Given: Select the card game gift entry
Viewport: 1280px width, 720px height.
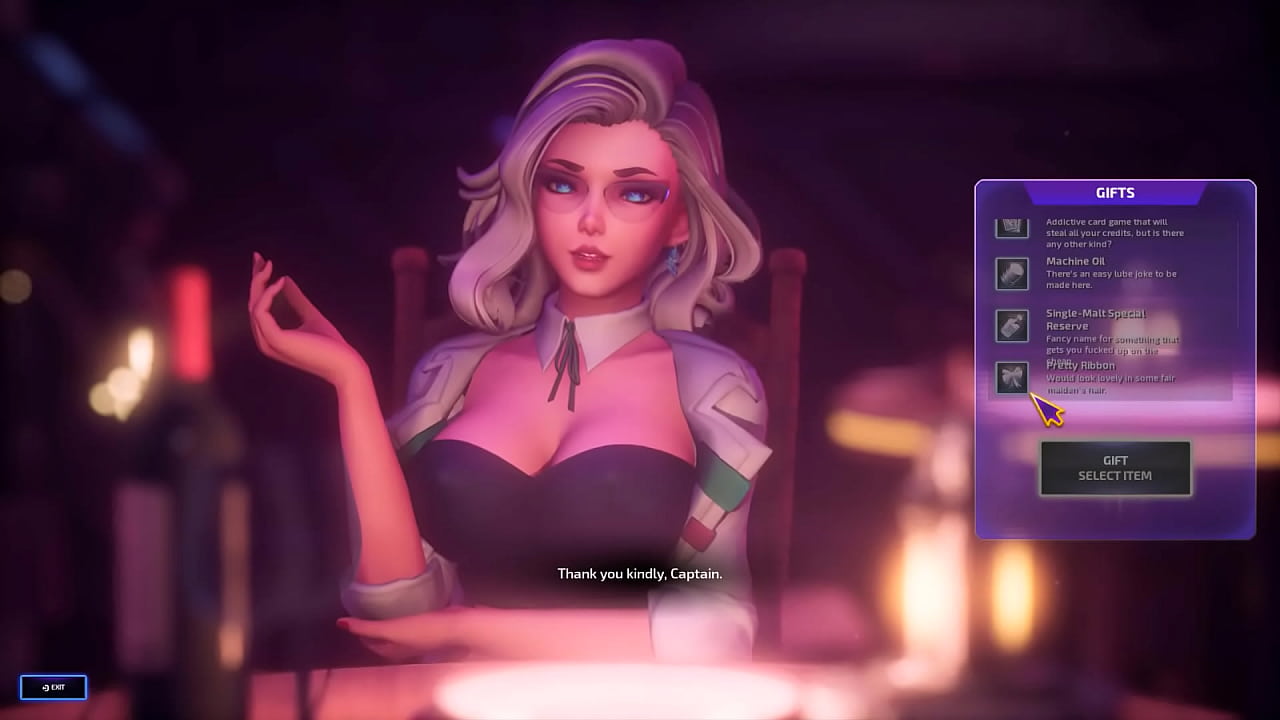Looking at the screenshot, I should pyautogui.click(x=1012, y=228).
